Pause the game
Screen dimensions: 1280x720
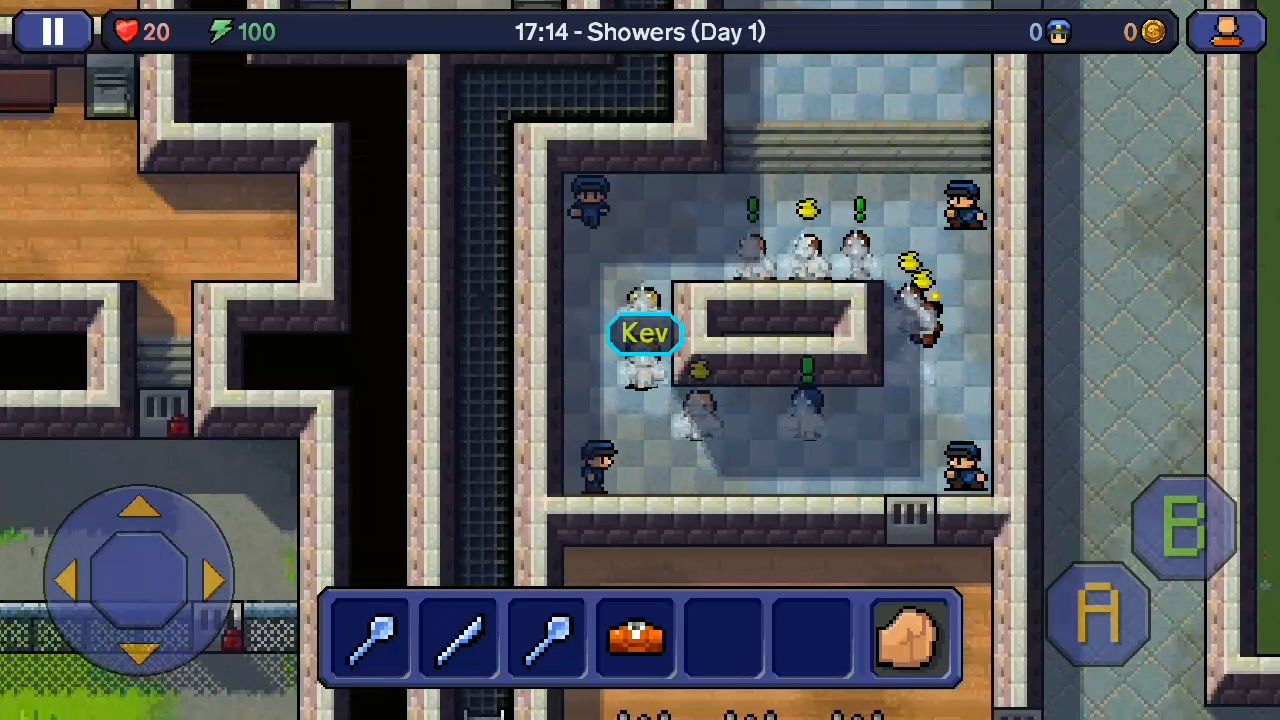click(52, 32)
